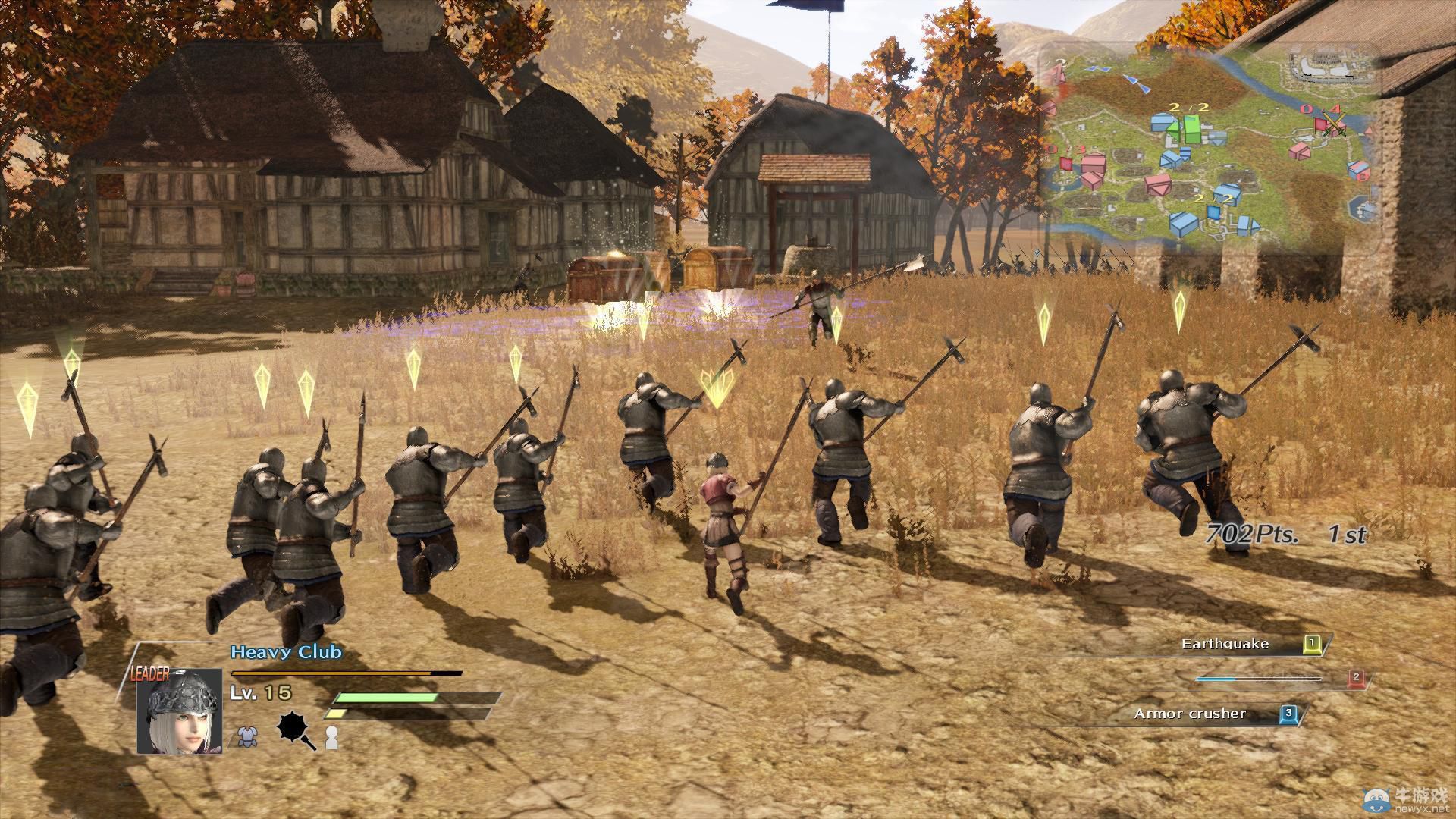Select the cooling-down second skill slot
Image resolution: width=1456 pixels, height=819 pixels.
click(x=1282, y=679)
